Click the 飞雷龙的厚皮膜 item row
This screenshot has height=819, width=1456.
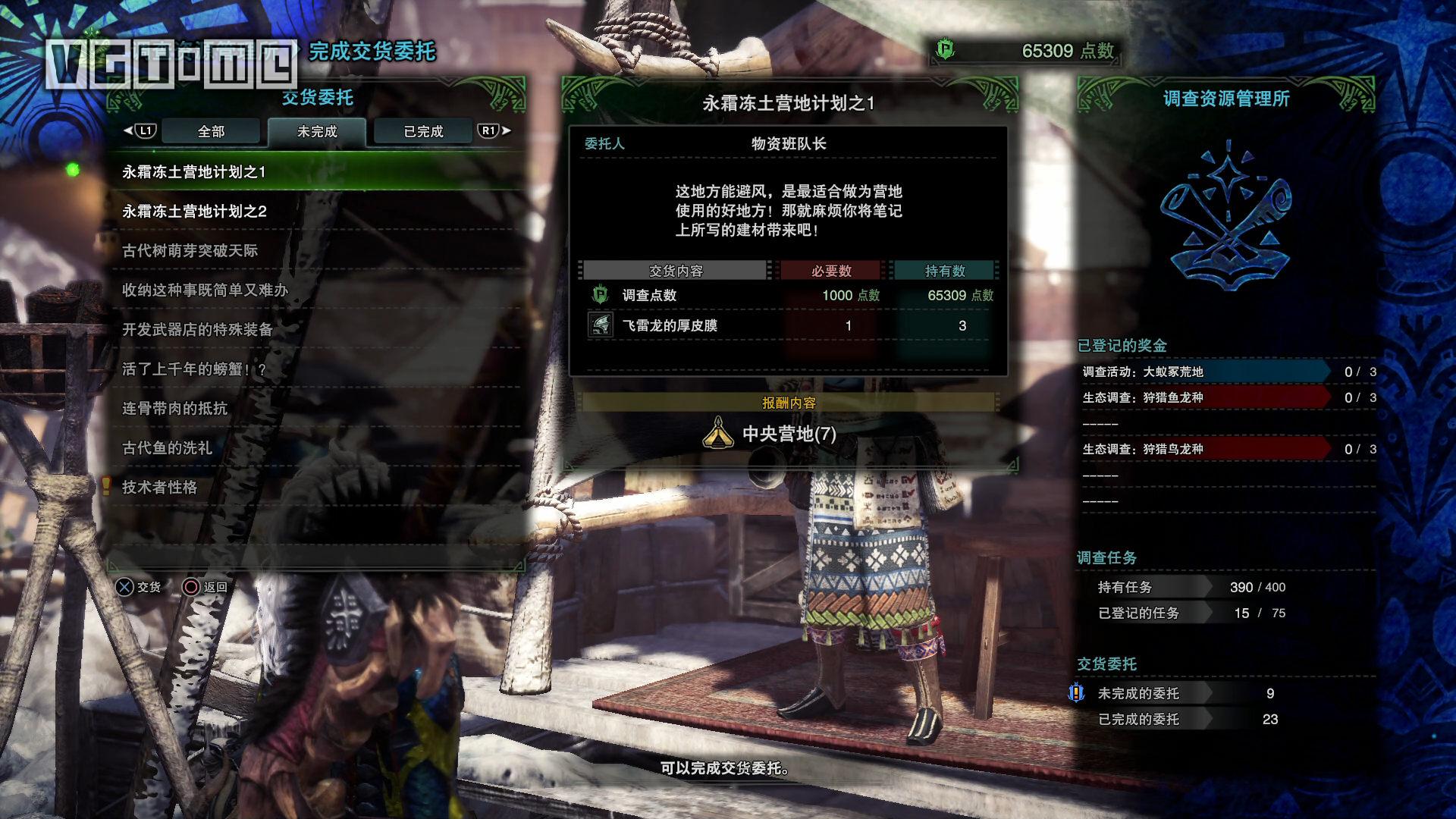(789, 326)
